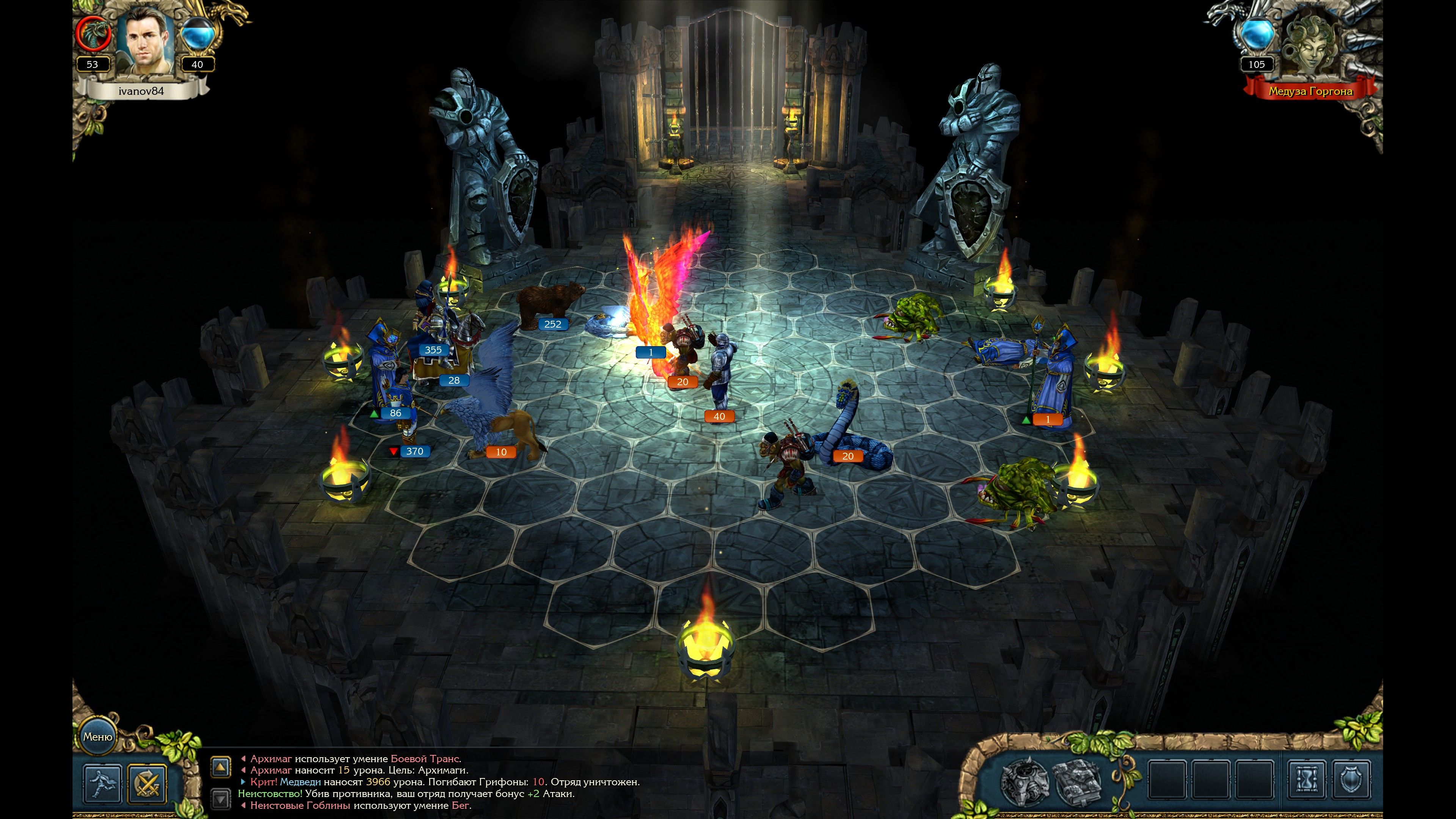The width and height of the screenshot is (1456, 819).
Task: Click the combat log down arrow button
Action: click(220, 799)
